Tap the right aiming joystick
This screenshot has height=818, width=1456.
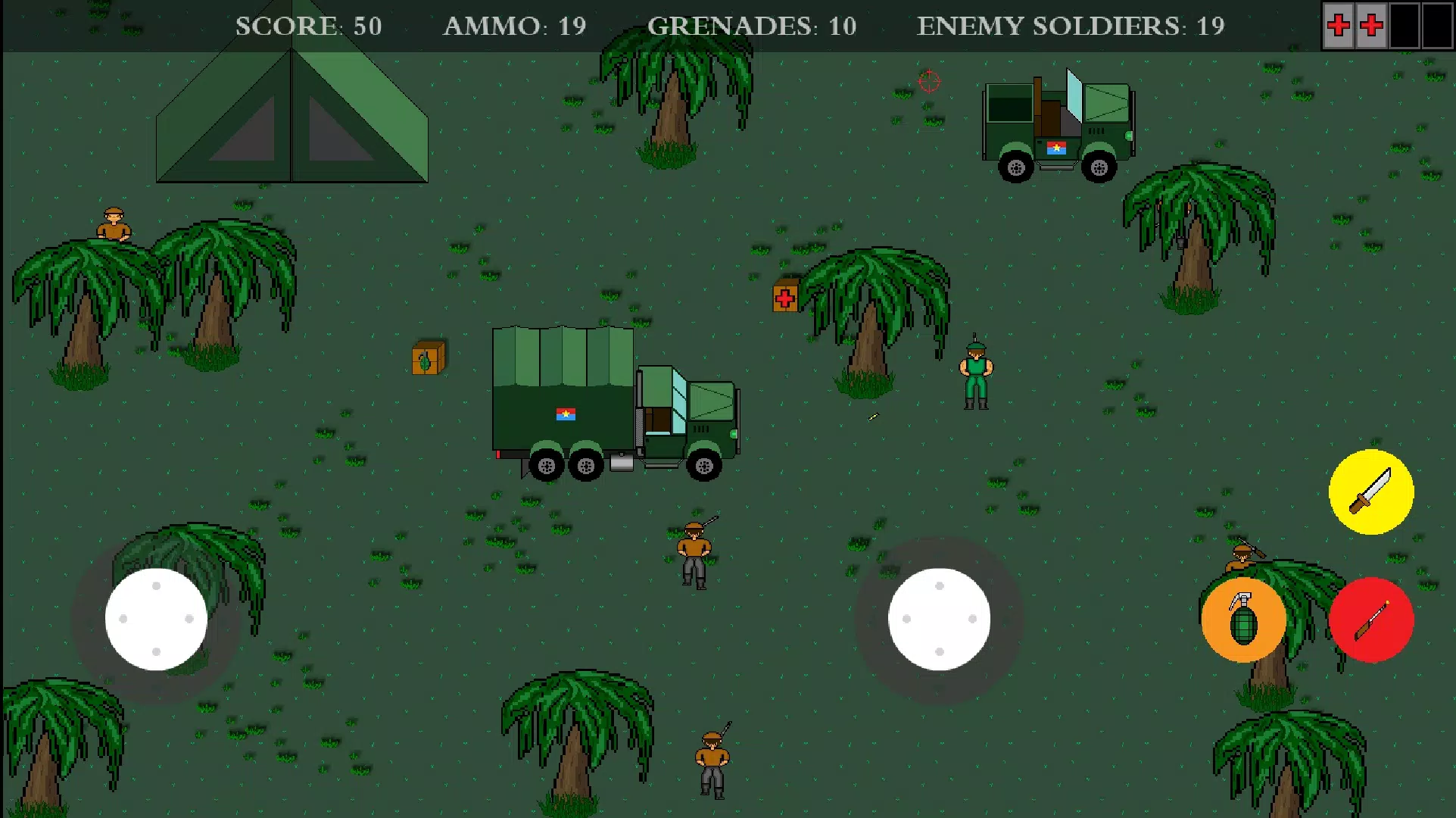pyautogui.click(x=940, y=619)
